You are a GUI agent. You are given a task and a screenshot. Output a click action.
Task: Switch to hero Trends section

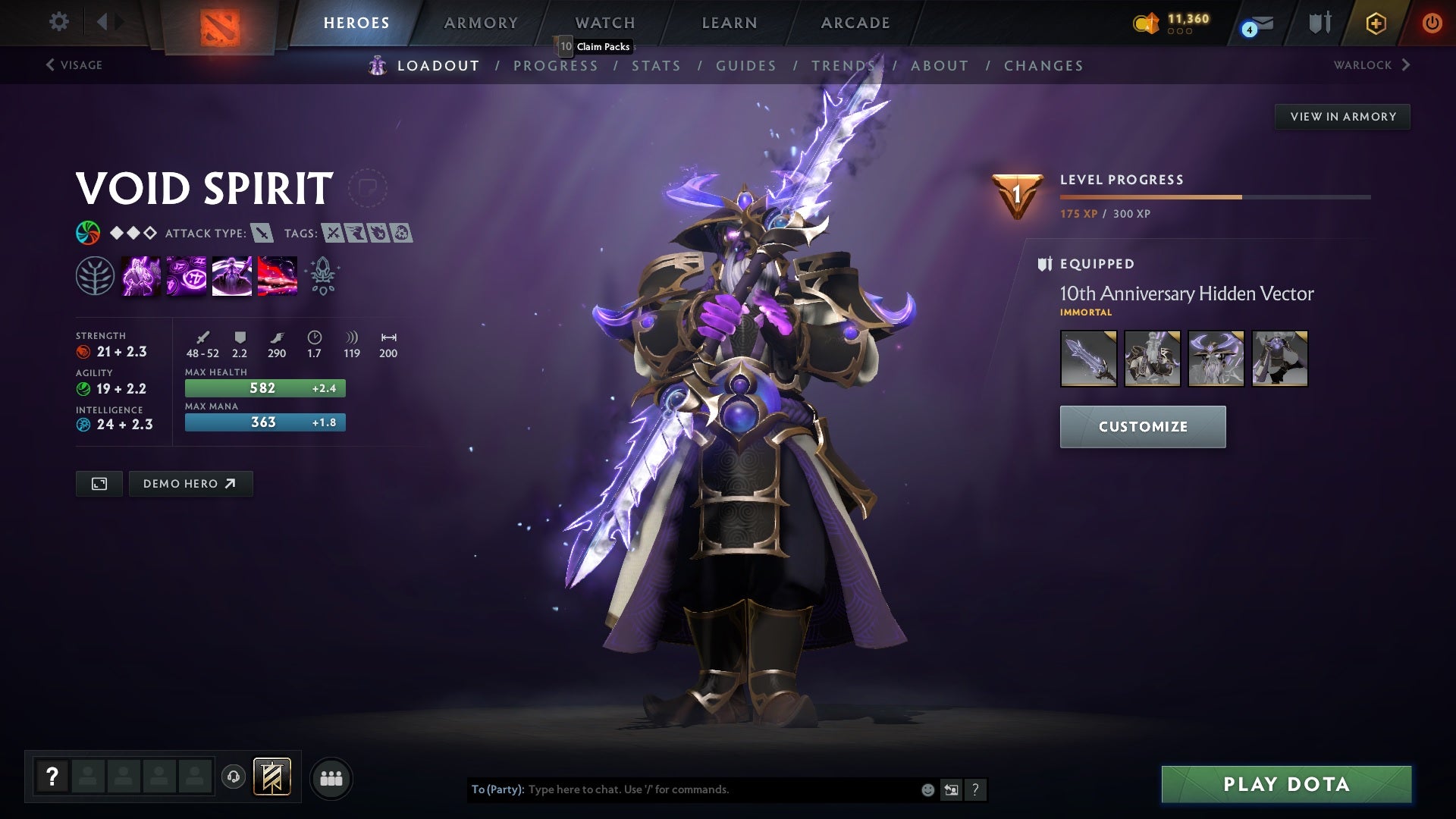pos(843,66)
